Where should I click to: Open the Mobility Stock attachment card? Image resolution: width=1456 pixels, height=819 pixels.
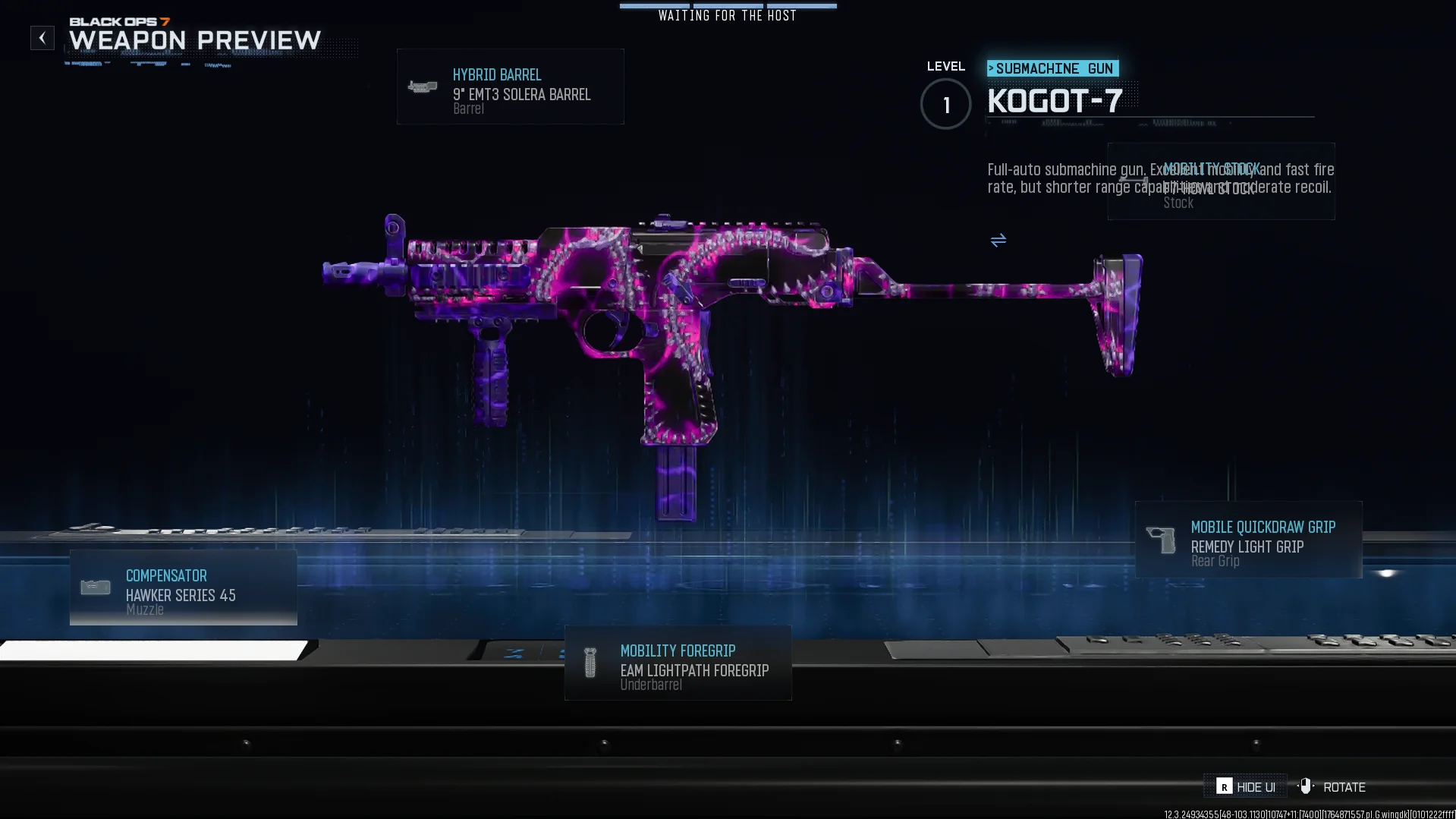[x=1221, y=182]
